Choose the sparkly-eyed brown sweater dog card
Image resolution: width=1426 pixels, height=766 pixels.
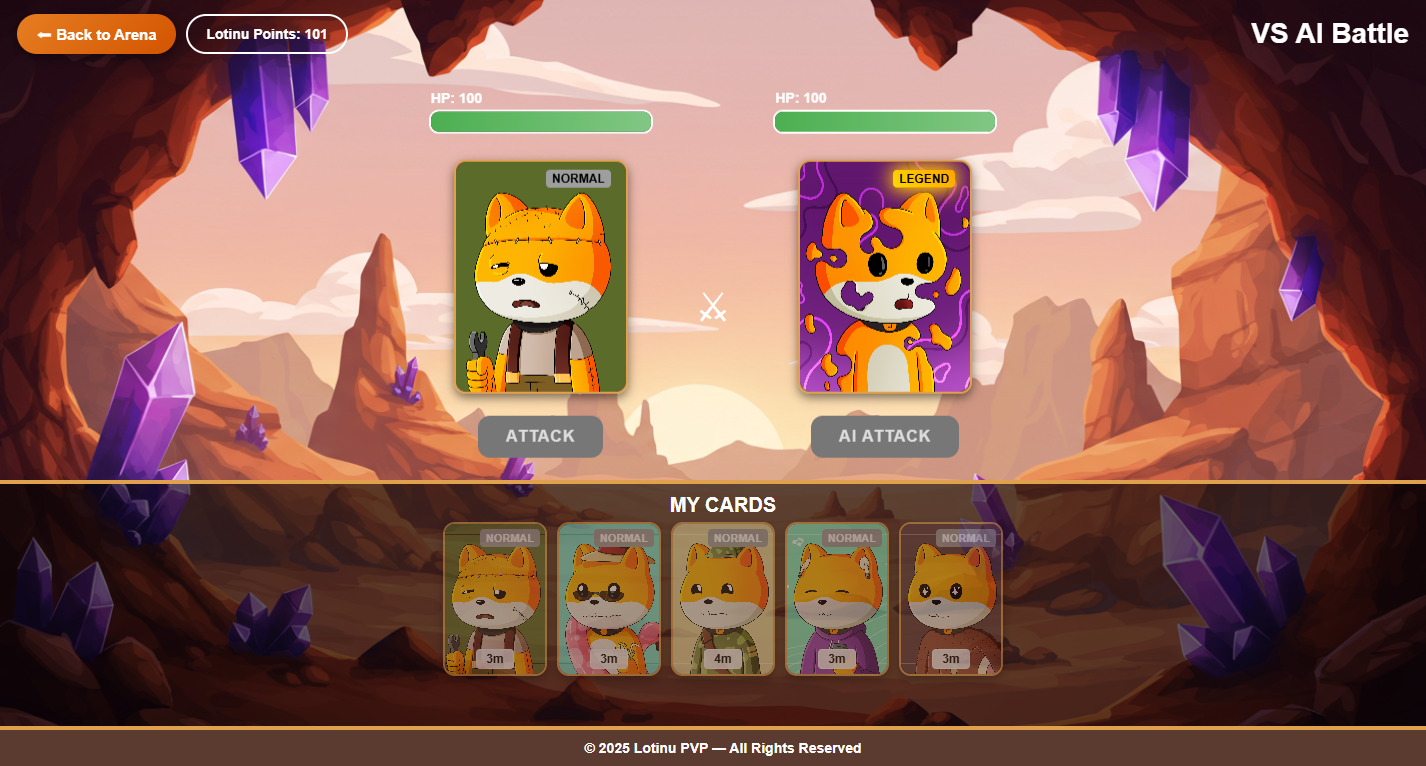coord(951,599)
